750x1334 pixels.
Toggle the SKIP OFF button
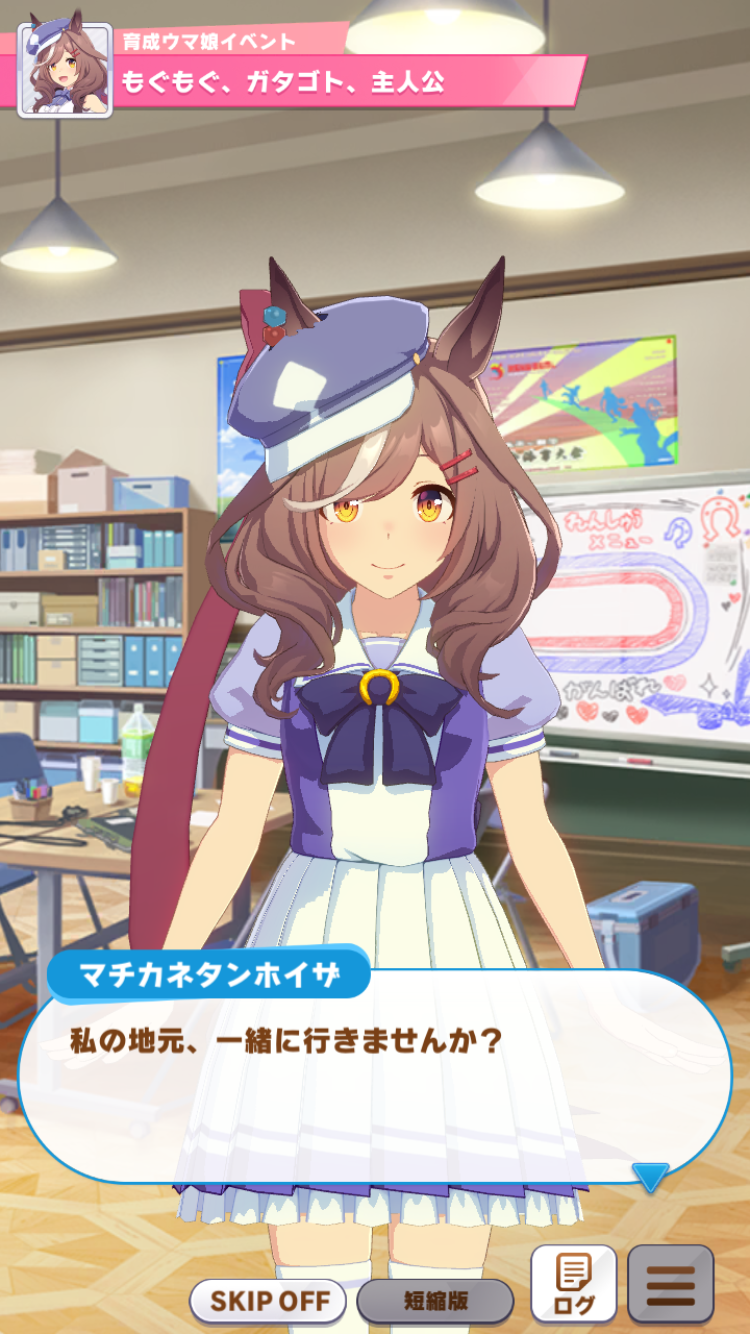click(267, 1301)
